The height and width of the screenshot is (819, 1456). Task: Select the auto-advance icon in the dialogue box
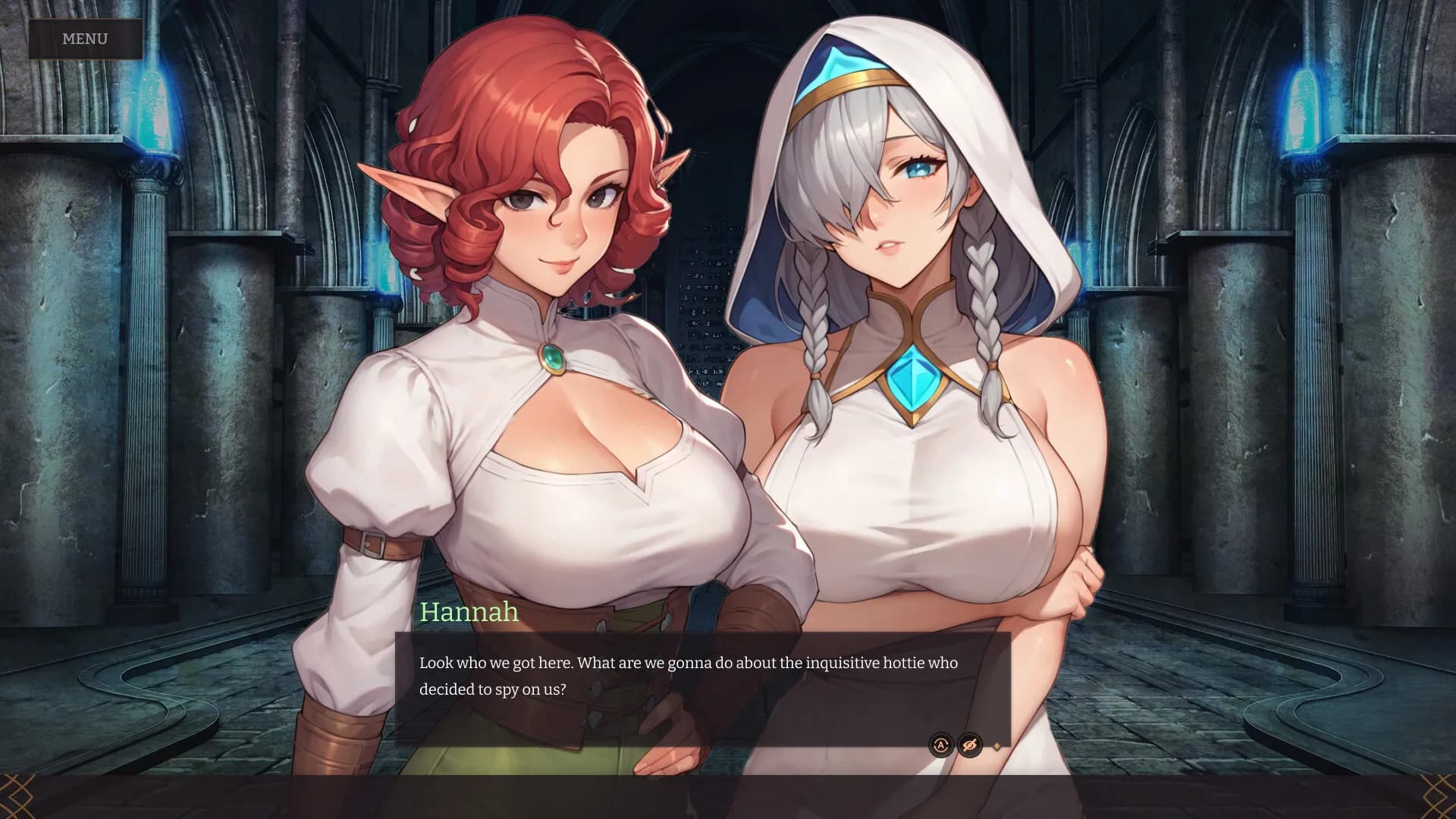(x=940, y=745)
